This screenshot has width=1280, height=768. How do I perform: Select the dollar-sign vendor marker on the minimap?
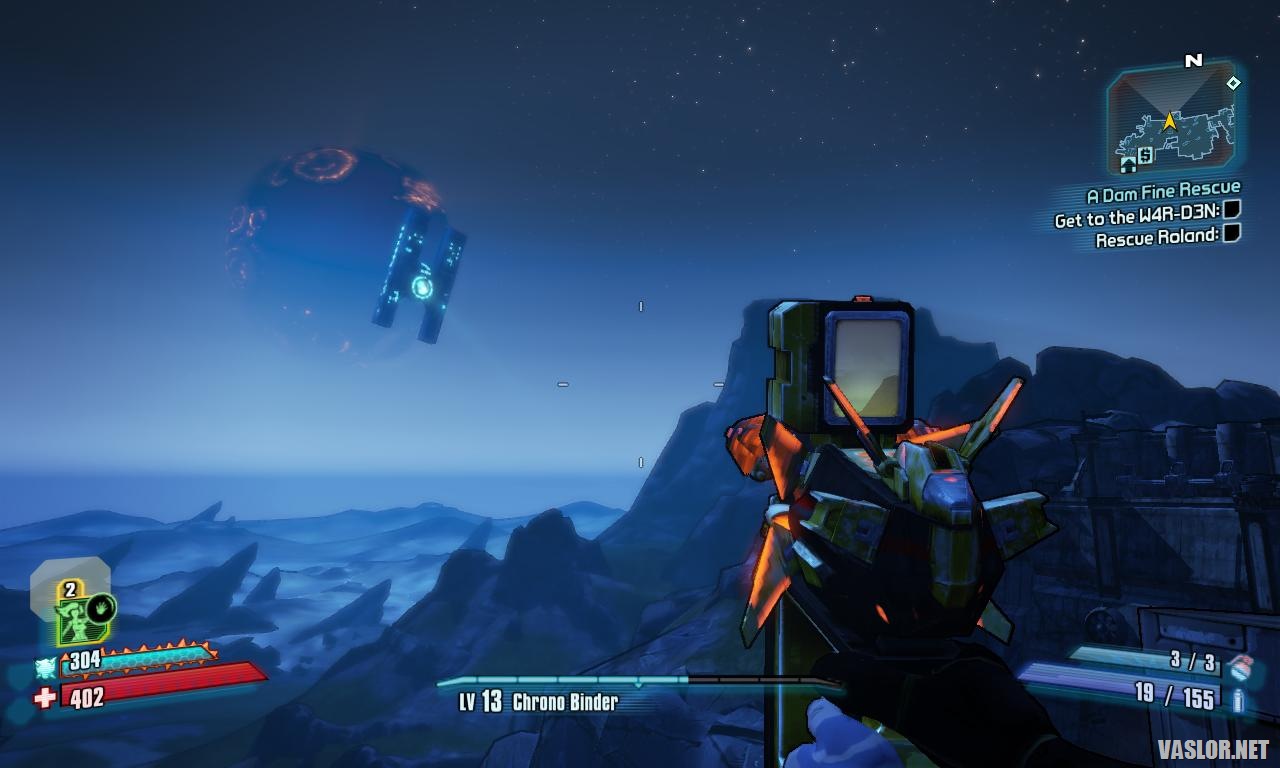(1145, 154)
